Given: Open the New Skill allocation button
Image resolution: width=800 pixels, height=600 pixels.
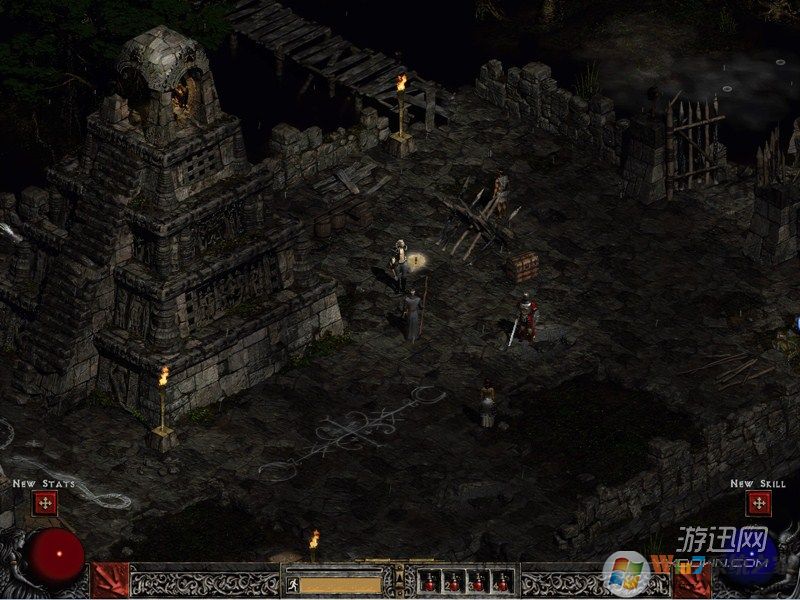Looking at the screenshot, I should [758, 503].
